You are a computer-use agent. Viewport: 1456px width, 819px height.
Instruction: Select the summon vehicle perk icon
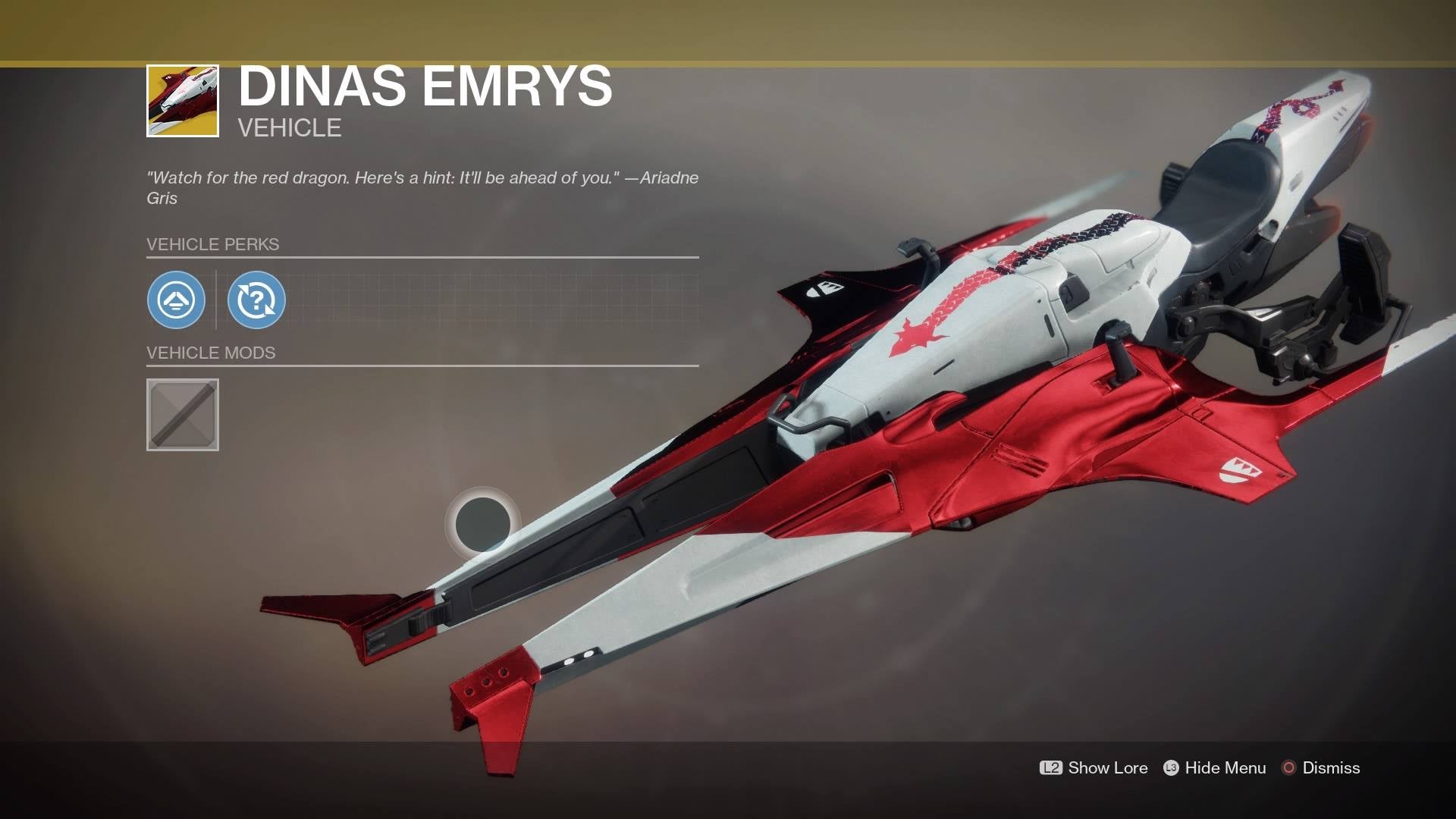click(176, 301)
